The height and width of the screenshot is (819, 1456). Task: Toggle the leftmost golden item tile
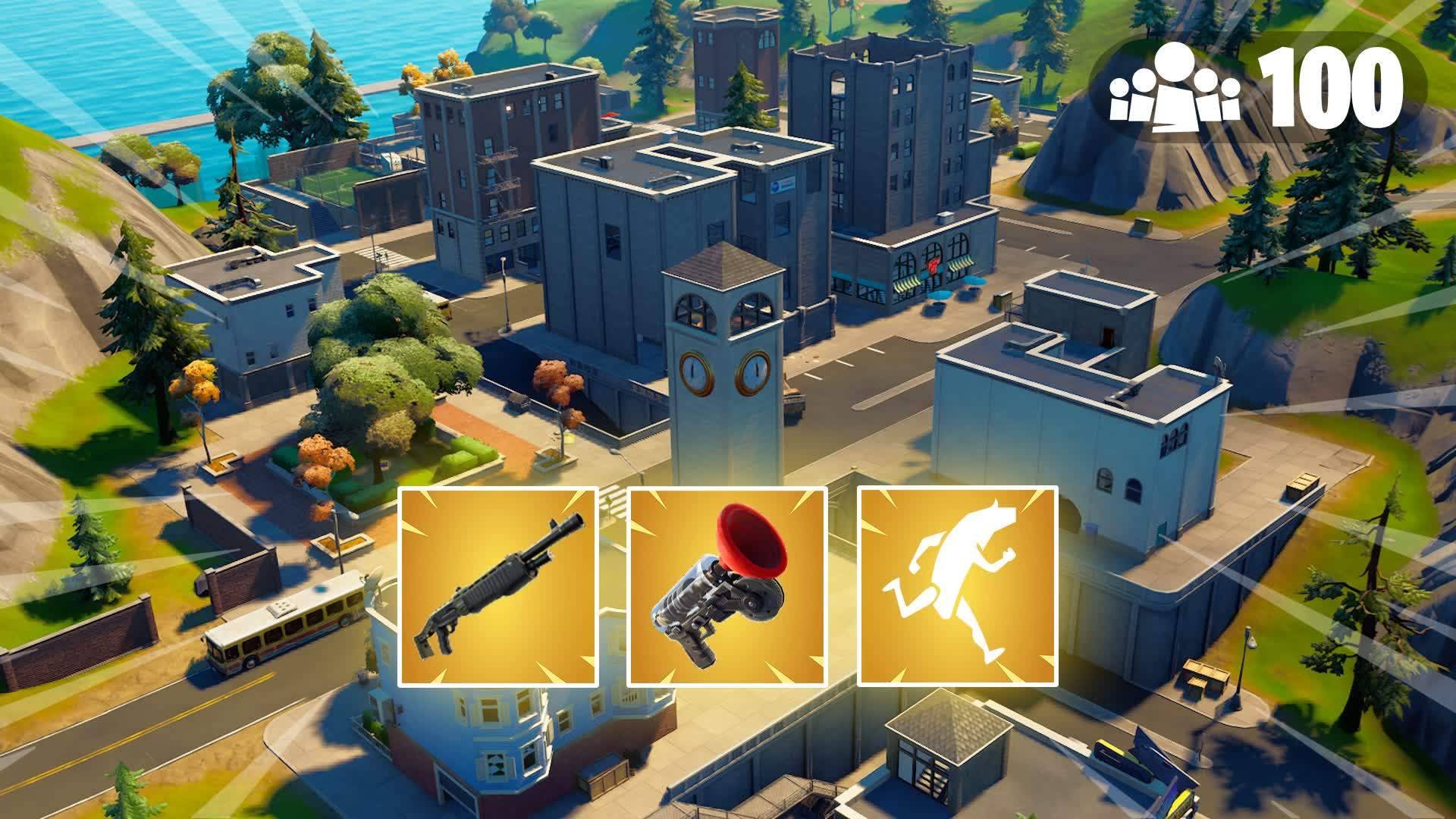point(497,588)
